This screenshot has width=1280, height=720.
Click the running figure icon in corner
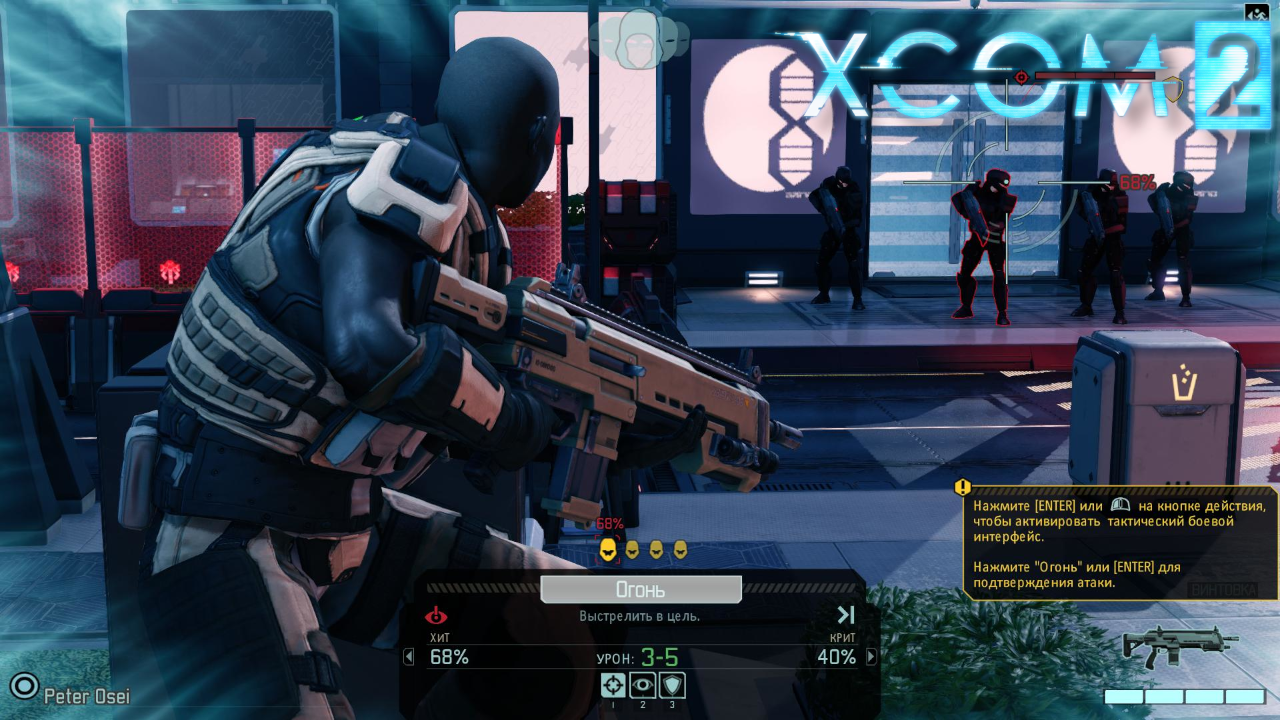tap(1256, 13)
